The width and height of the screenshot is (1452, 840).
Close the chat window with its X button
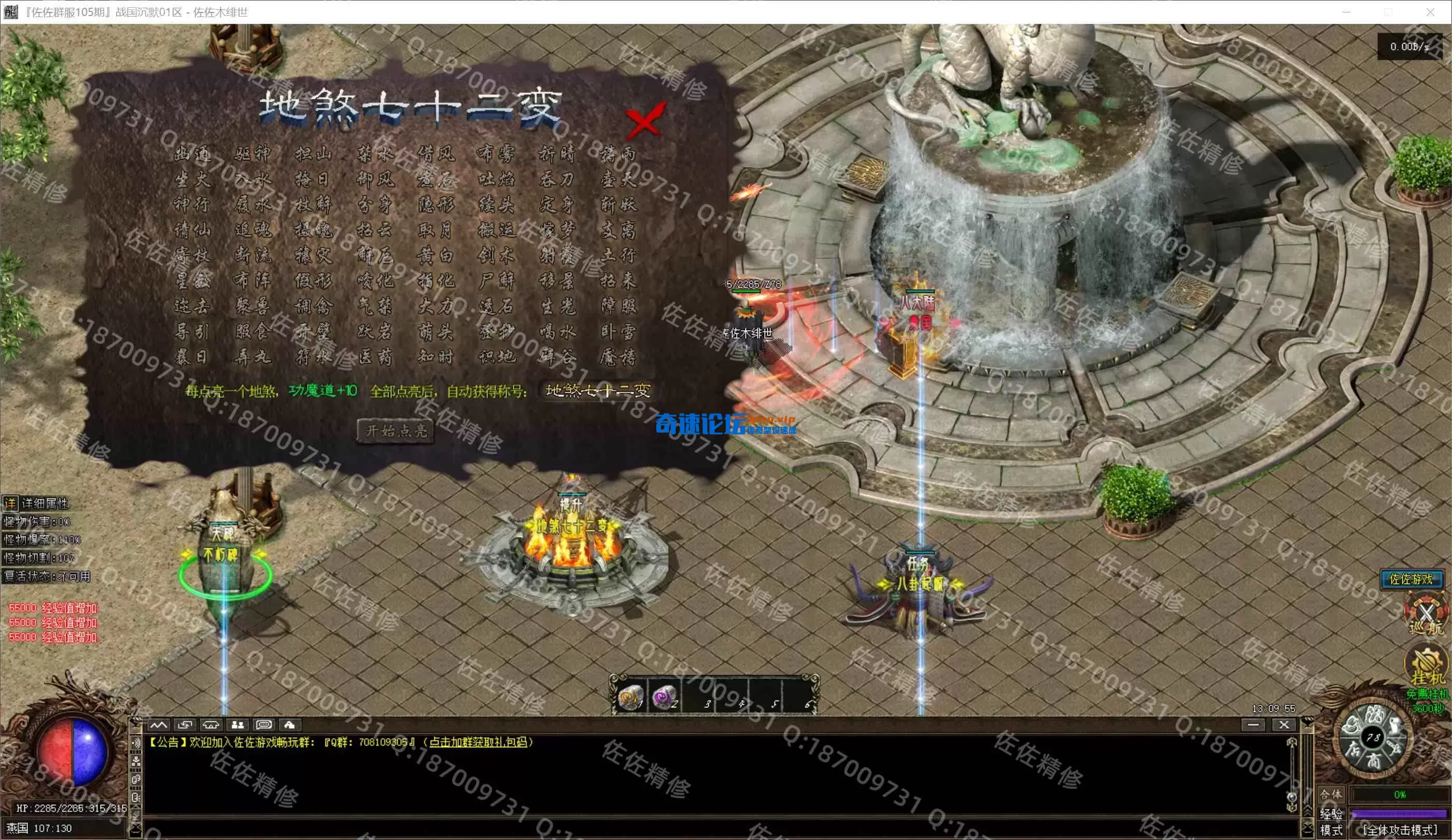pyautogui.click(x=1284, y=725)
